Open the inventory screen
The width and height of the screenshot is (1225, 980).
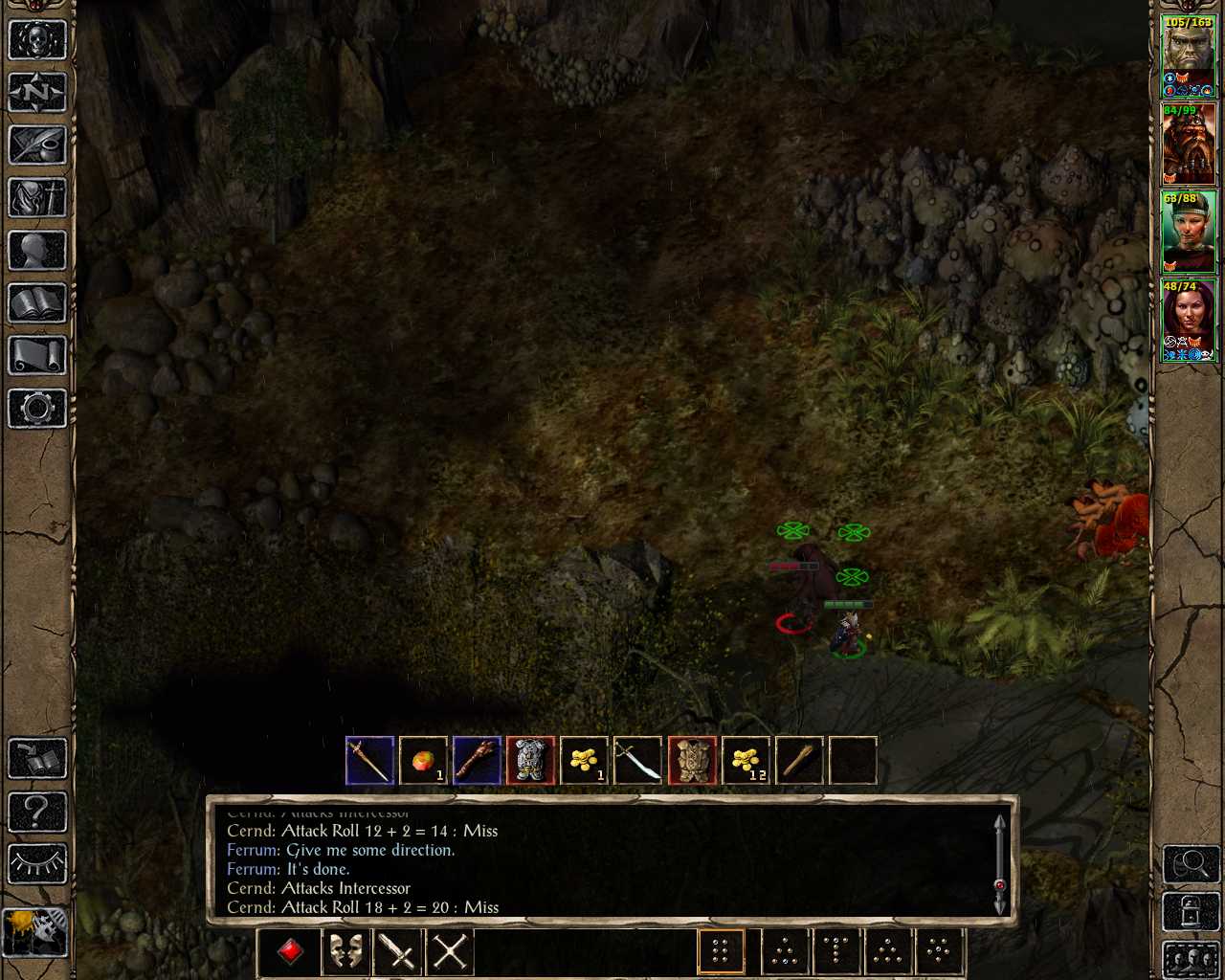[37, 198]
